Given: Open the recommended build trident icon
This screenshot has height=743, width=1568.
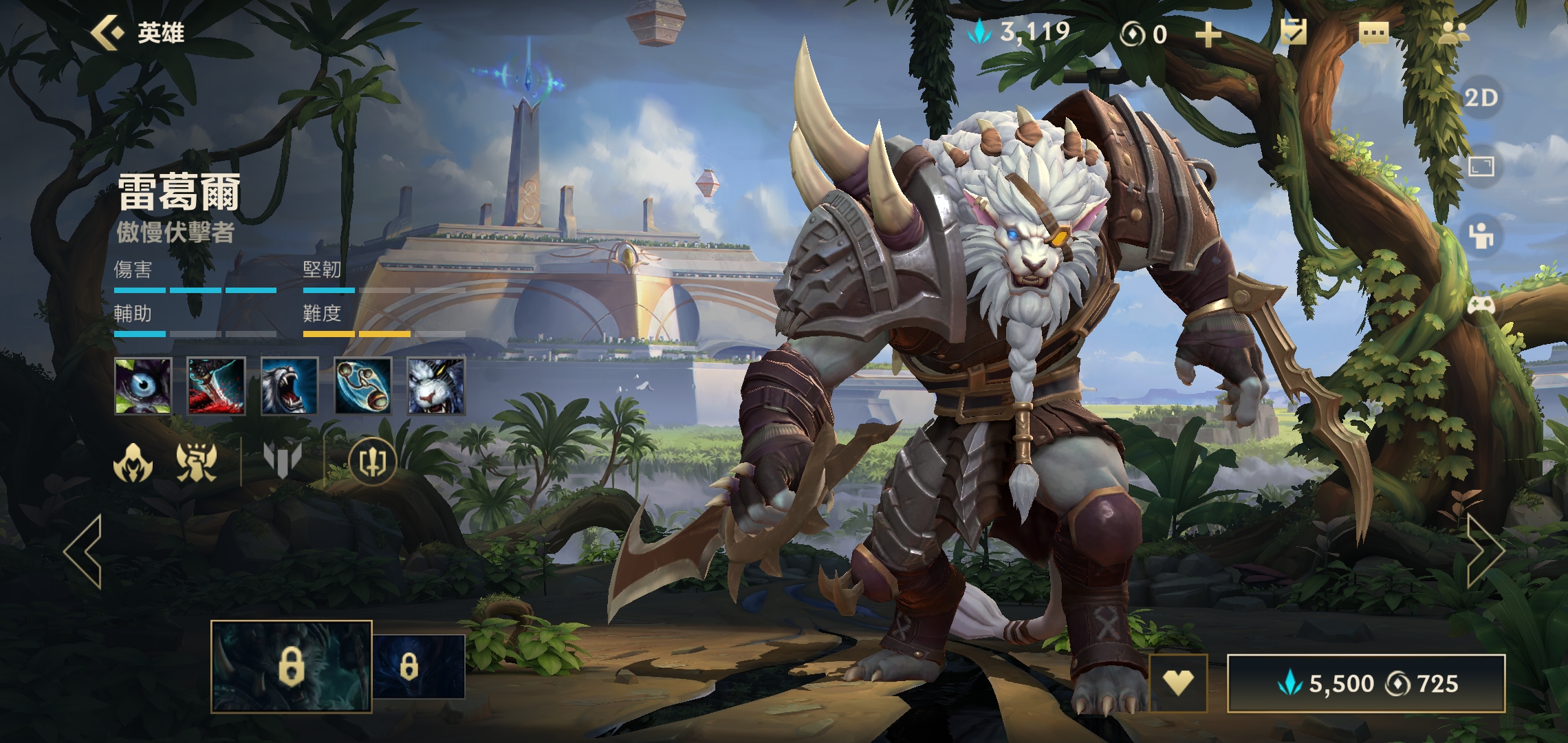Looking at the screenshot, I should [372, 462].
